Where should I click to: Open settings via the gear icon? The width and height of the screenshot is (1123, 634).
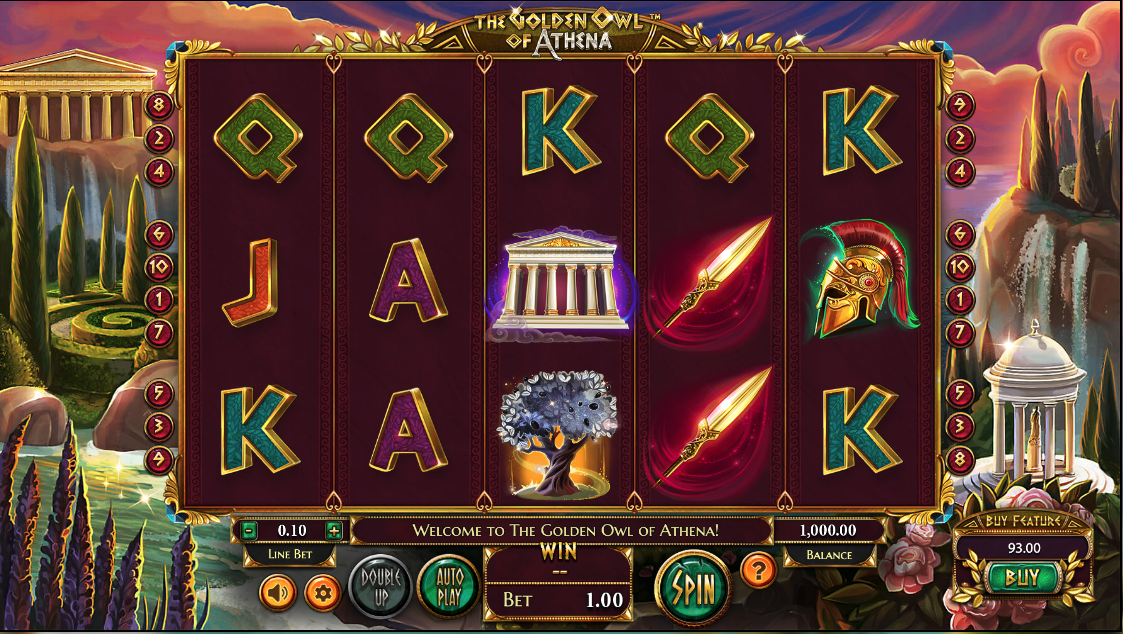pos(321,593)
